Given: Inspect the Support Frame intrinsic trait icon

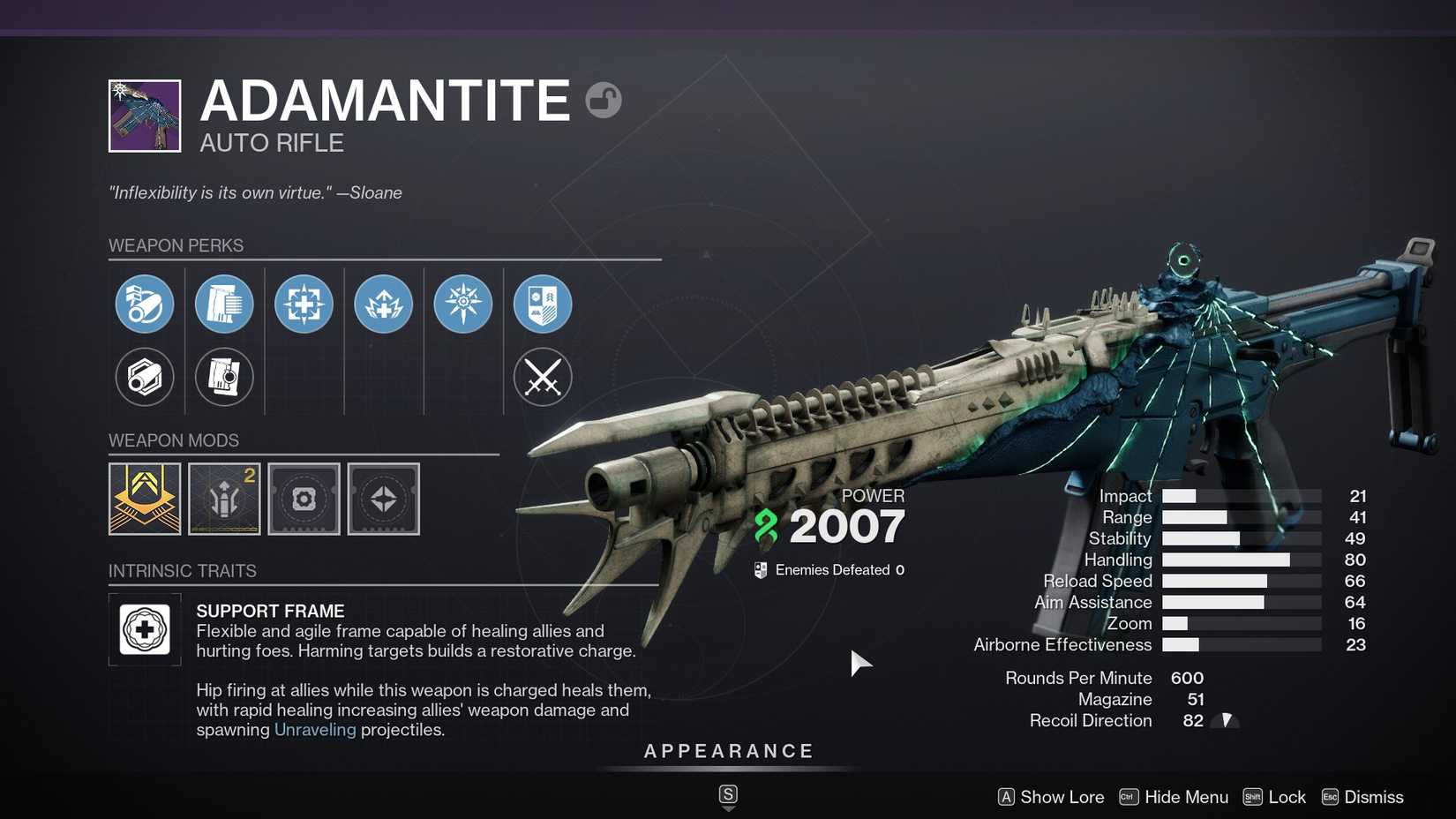Looking at the screenshot, I should (146, 629).
